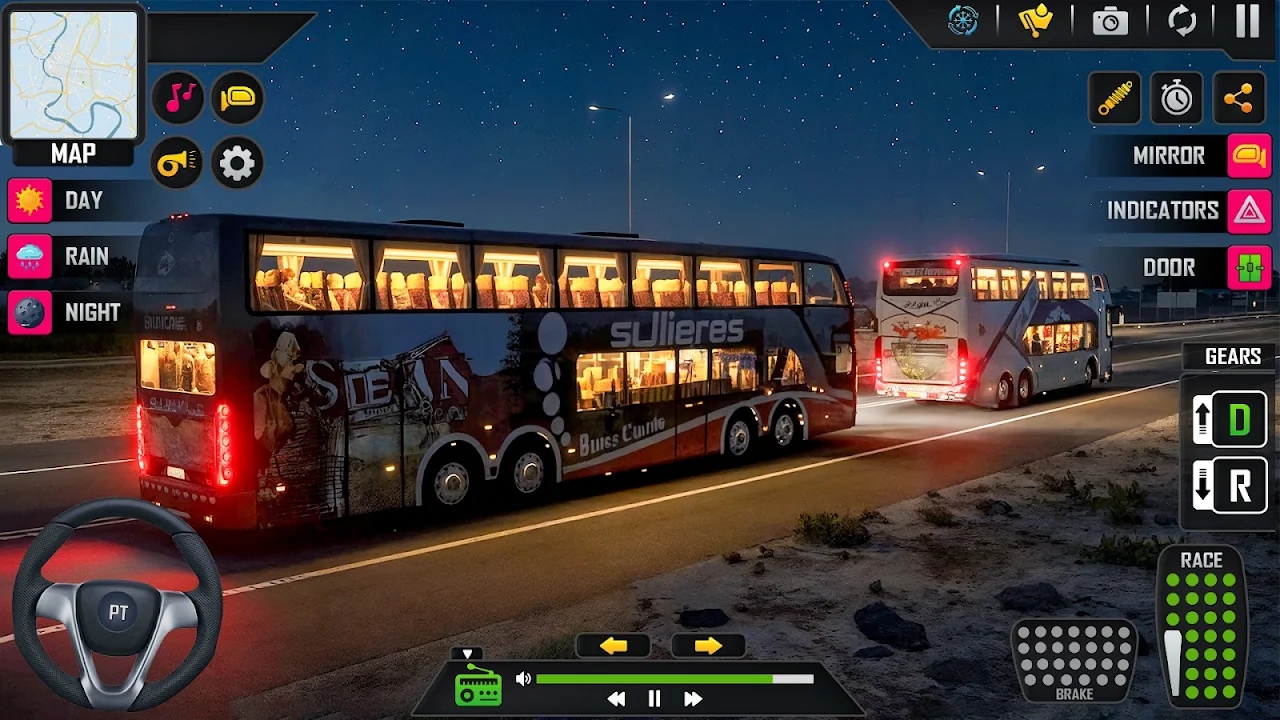1280x720 pixels.
Task: Shift gear to R reverse
Action: [x=1238, y=487]
